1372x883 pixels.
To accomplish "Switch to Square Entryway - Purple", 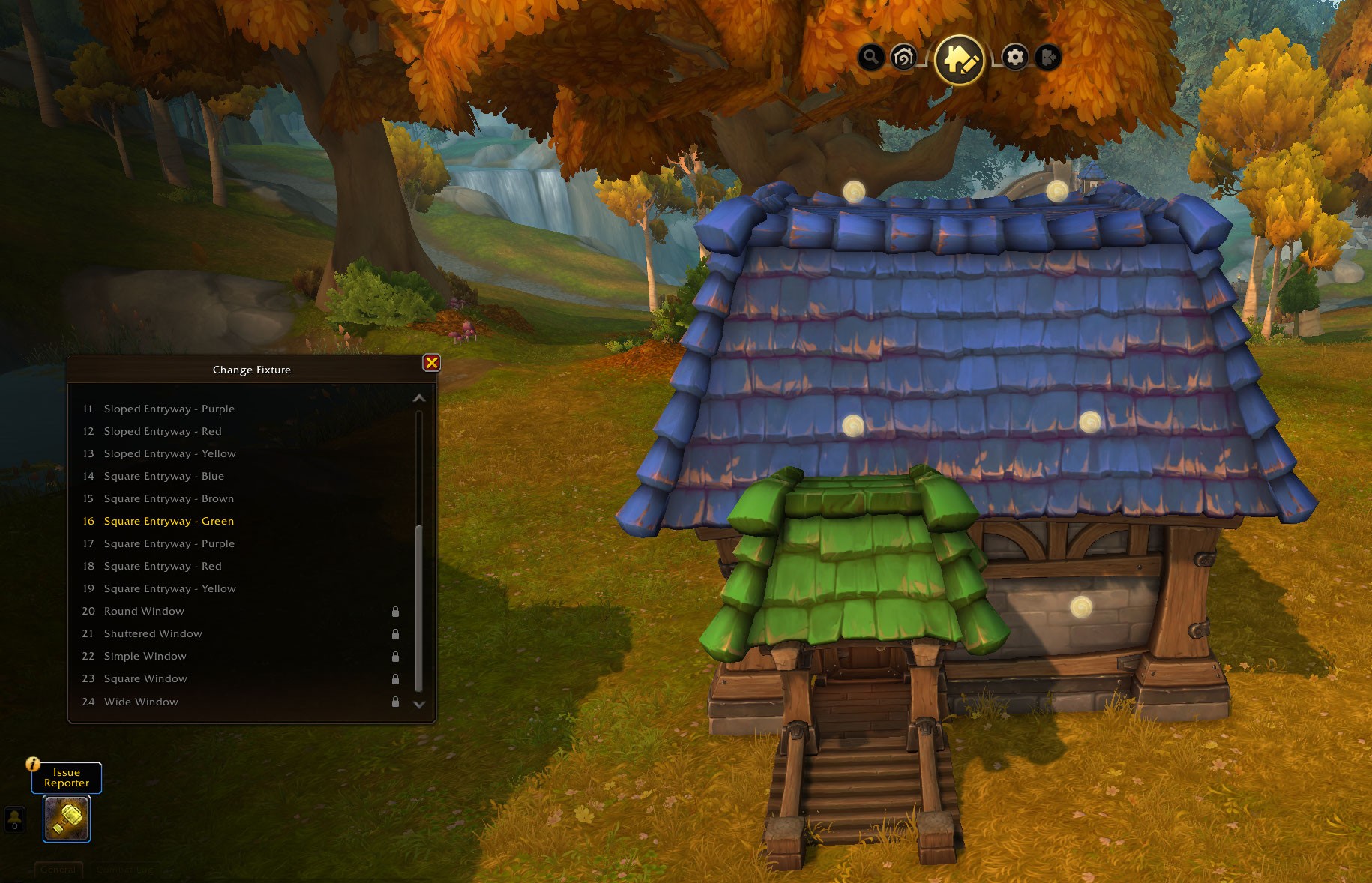I will [169, 543].
